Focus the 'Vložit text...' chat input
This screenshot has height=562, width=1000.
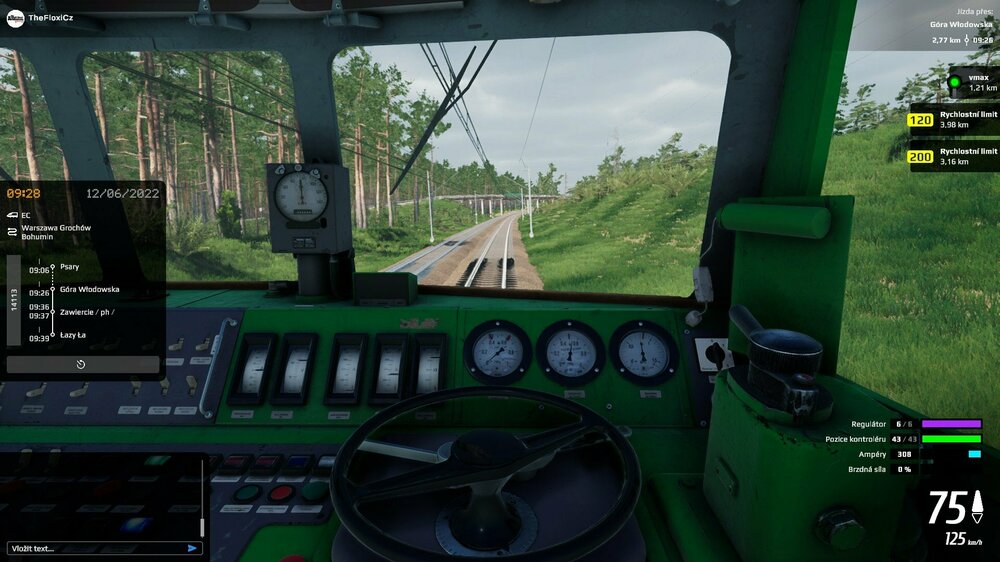(95, 548)
